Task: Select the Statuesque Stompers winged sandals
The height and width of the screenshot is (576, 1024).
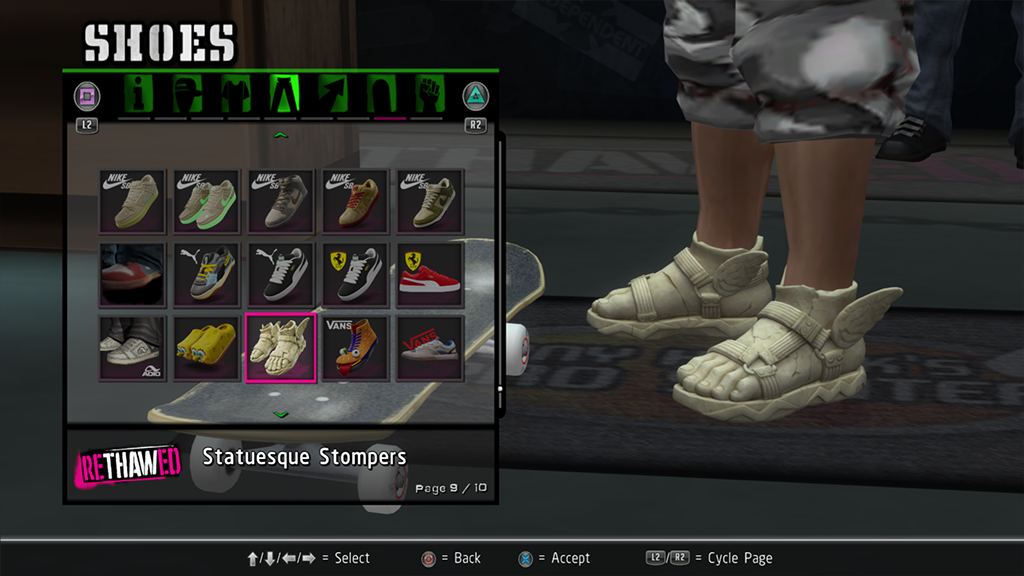Action: click(x=281, y=348)
